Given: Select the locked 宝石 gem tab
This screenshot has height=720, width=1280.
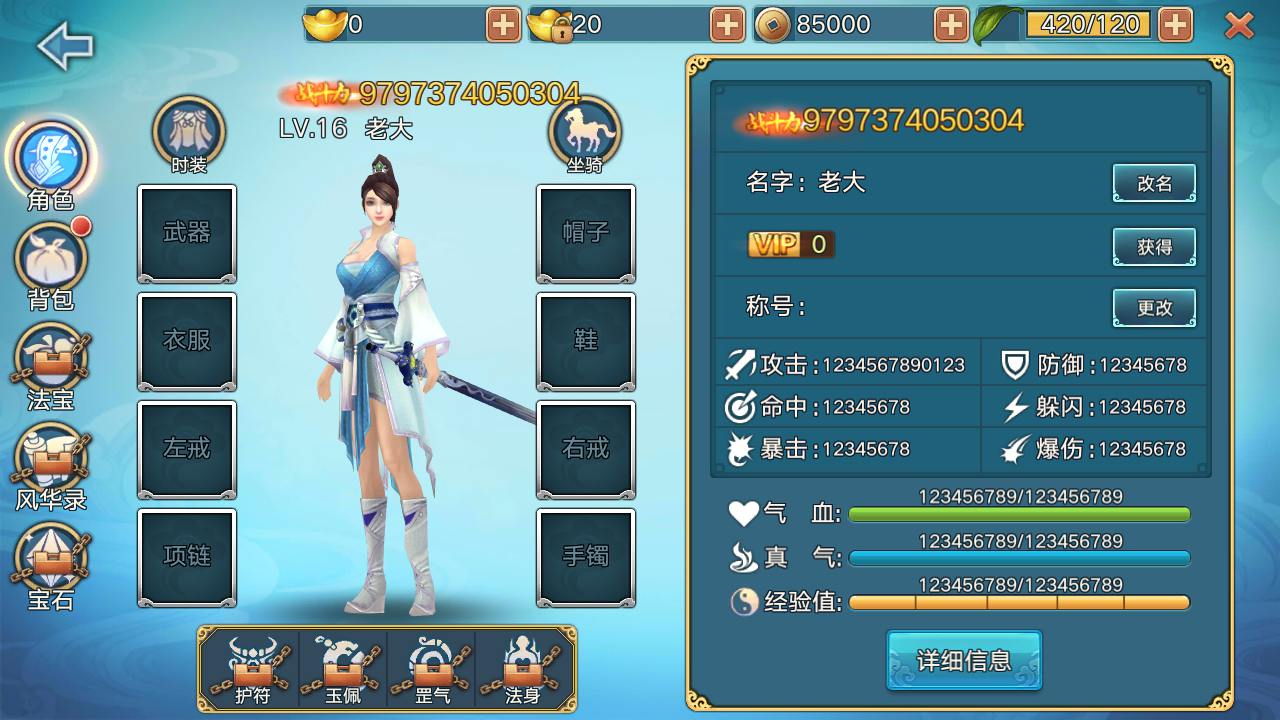Looking at the screenshot, I should pyautogui.click(x=51, y=560).
